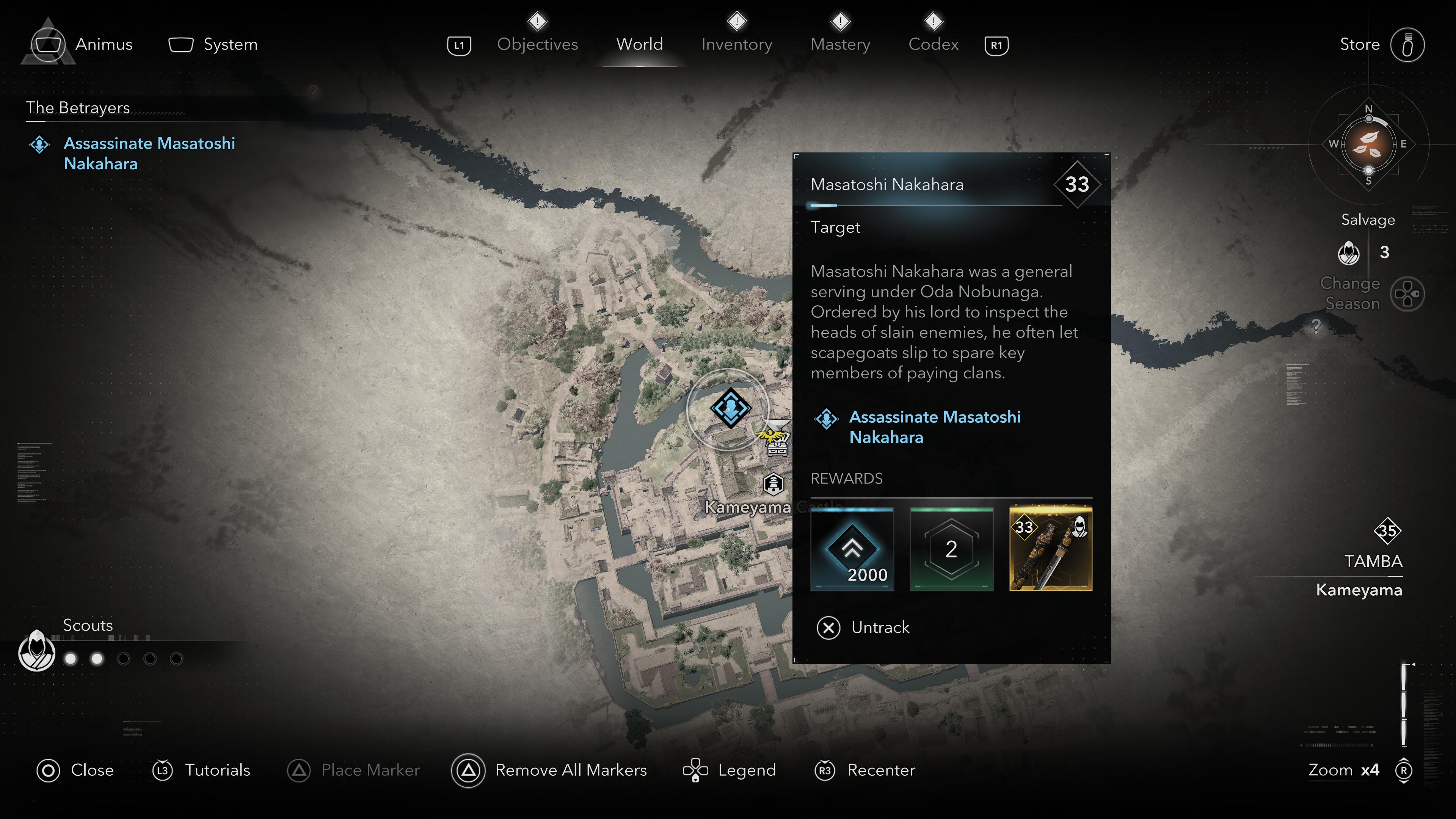This screenshot has height=819, width=1456.
Task: Select the World tab
Action: click(x=639, y=44)
